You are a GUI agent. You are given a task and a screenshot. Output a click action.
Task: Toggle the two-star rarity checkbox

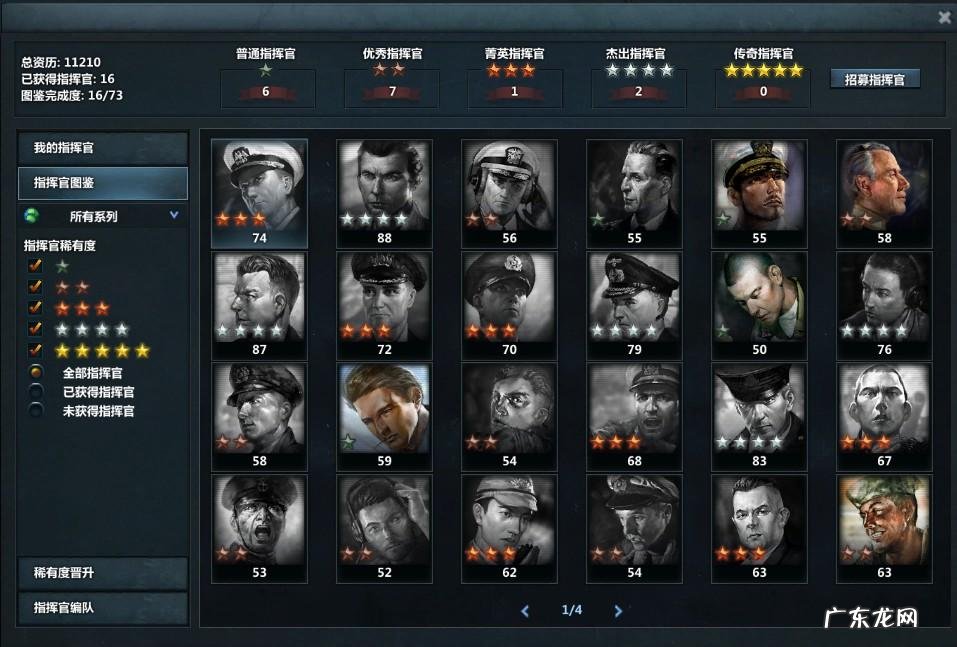pos(36,287)
